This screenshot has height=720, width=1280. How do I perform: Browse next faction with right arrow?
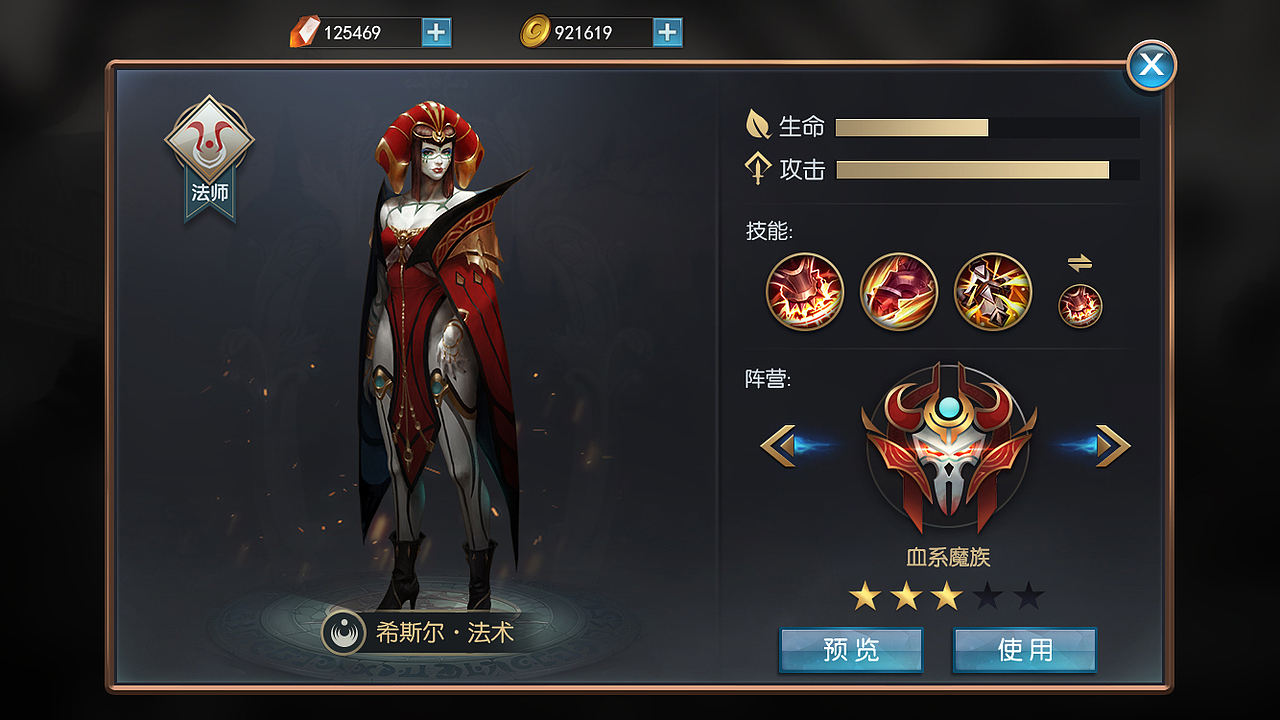(1113, 445)
